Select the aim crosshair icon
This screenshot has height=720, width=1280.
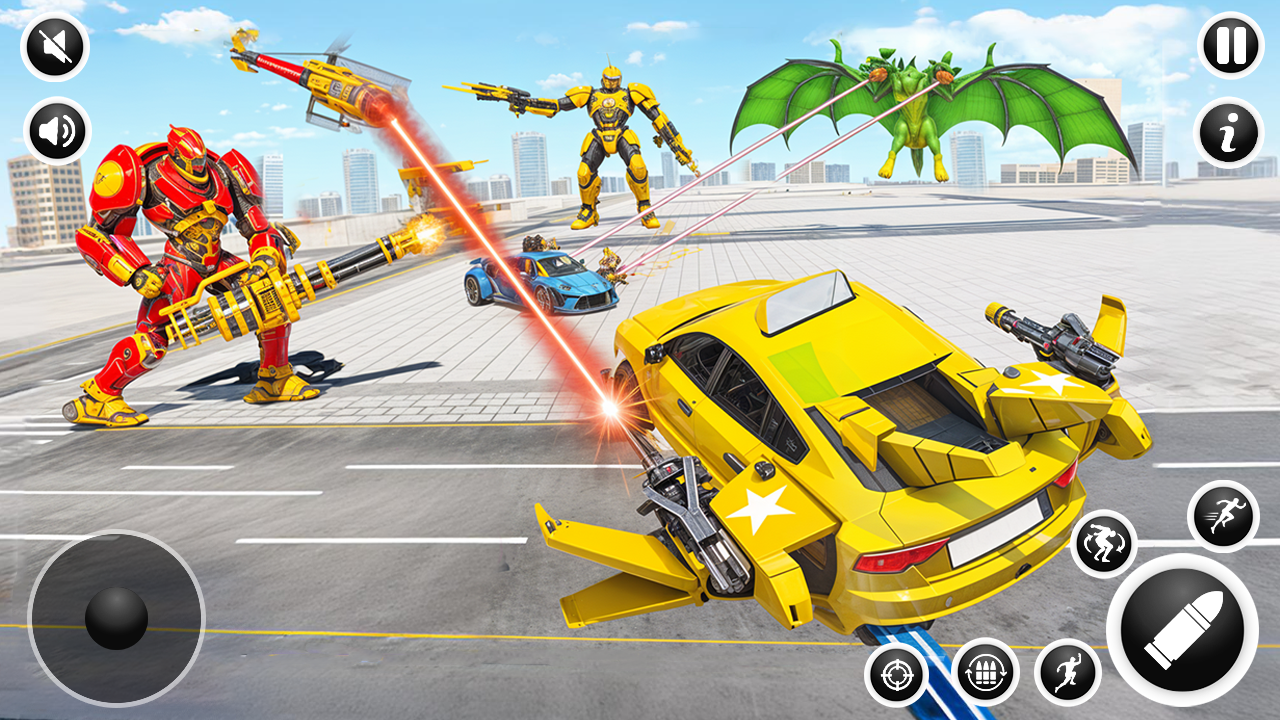[898, 676]
